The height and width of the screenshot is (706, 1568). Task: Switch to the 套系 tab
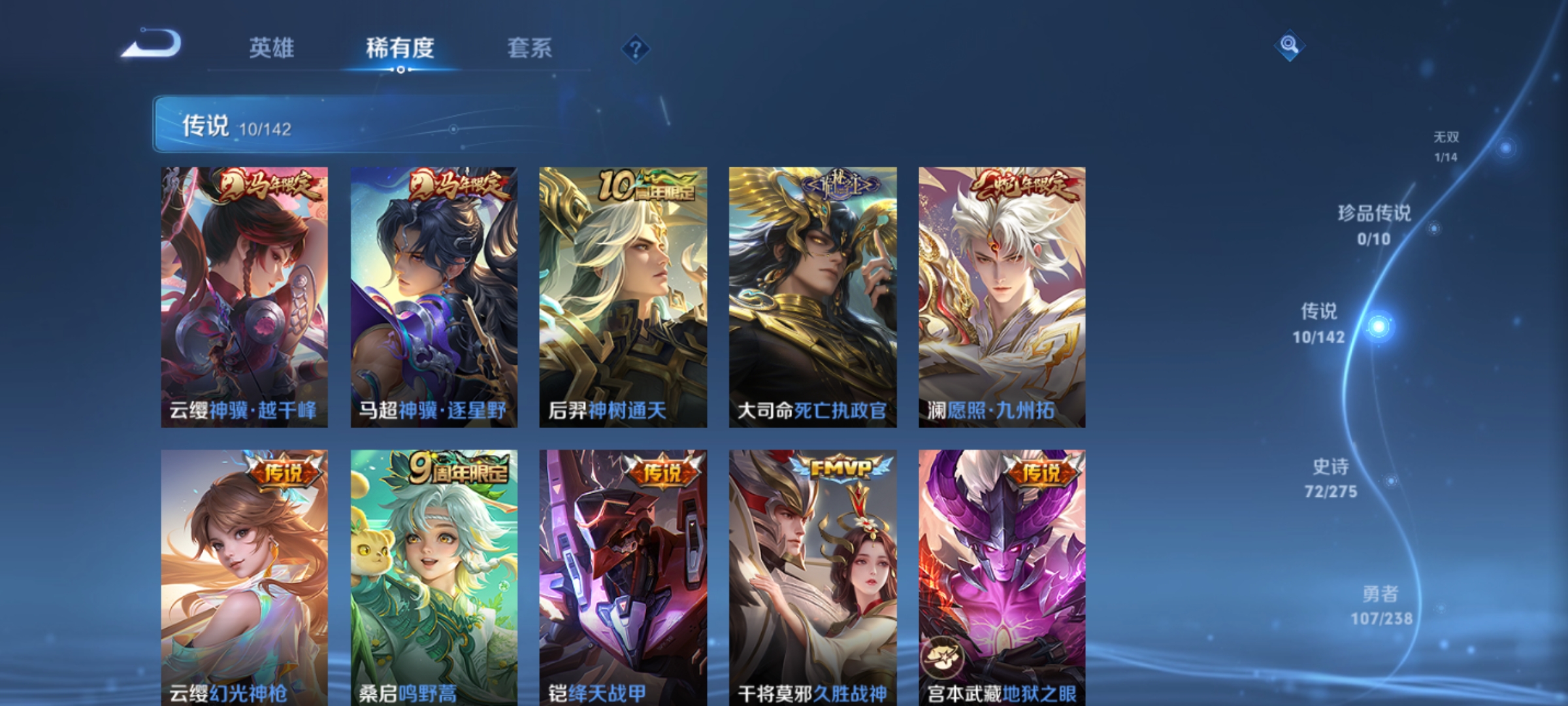(531, 48)
